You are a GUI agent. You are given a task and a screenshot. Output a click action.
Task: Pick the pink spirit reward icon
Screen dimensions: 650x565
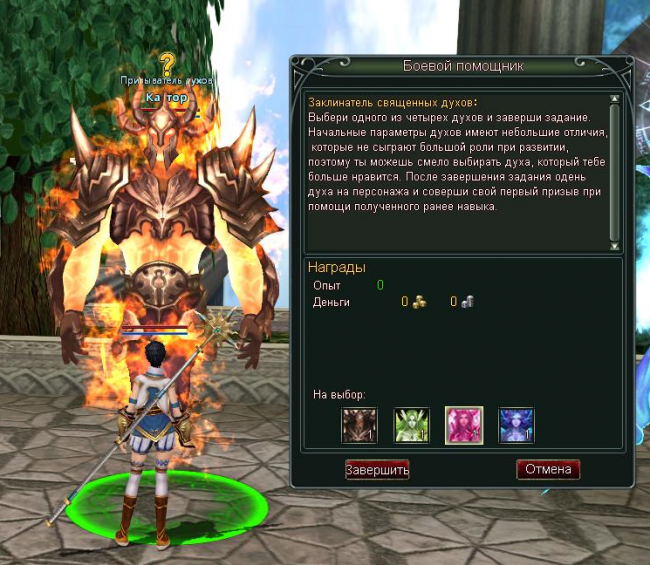[x=464, y=425]
